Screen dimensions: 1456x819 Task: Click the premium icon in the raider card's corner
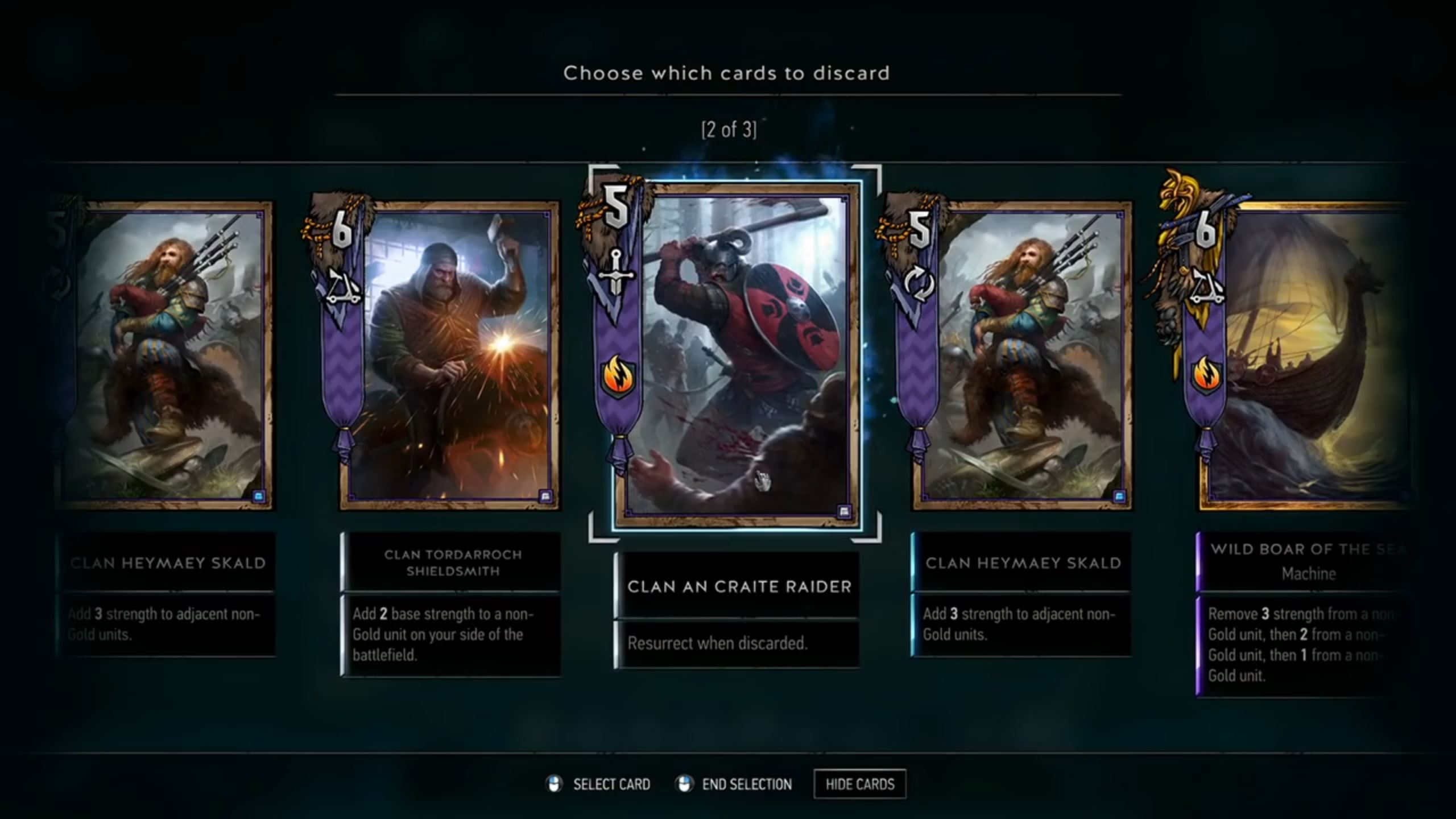pos(843,511)
